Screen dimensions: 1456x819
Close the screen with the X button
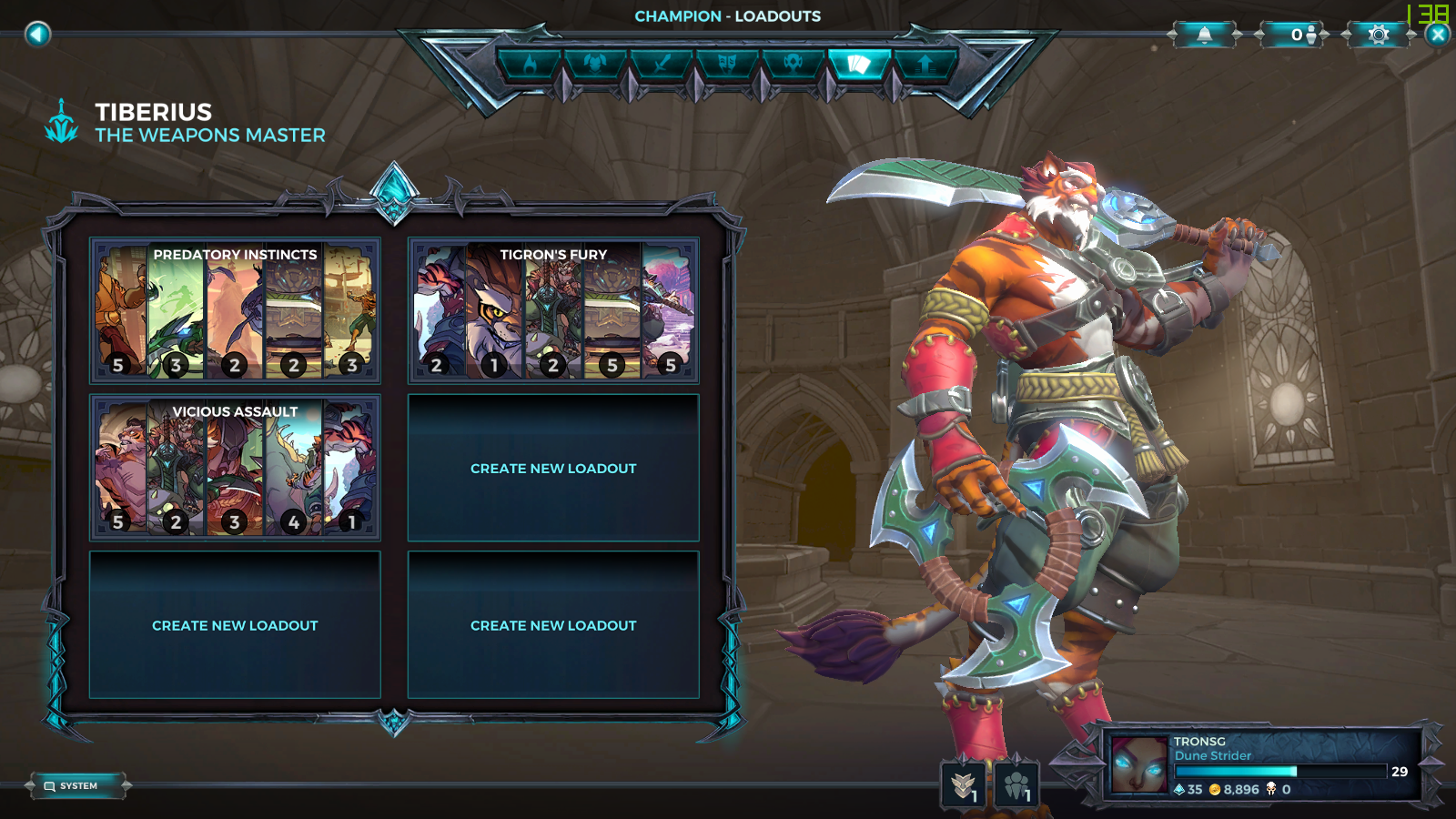pyautogui.click(x=1438, y=35)
